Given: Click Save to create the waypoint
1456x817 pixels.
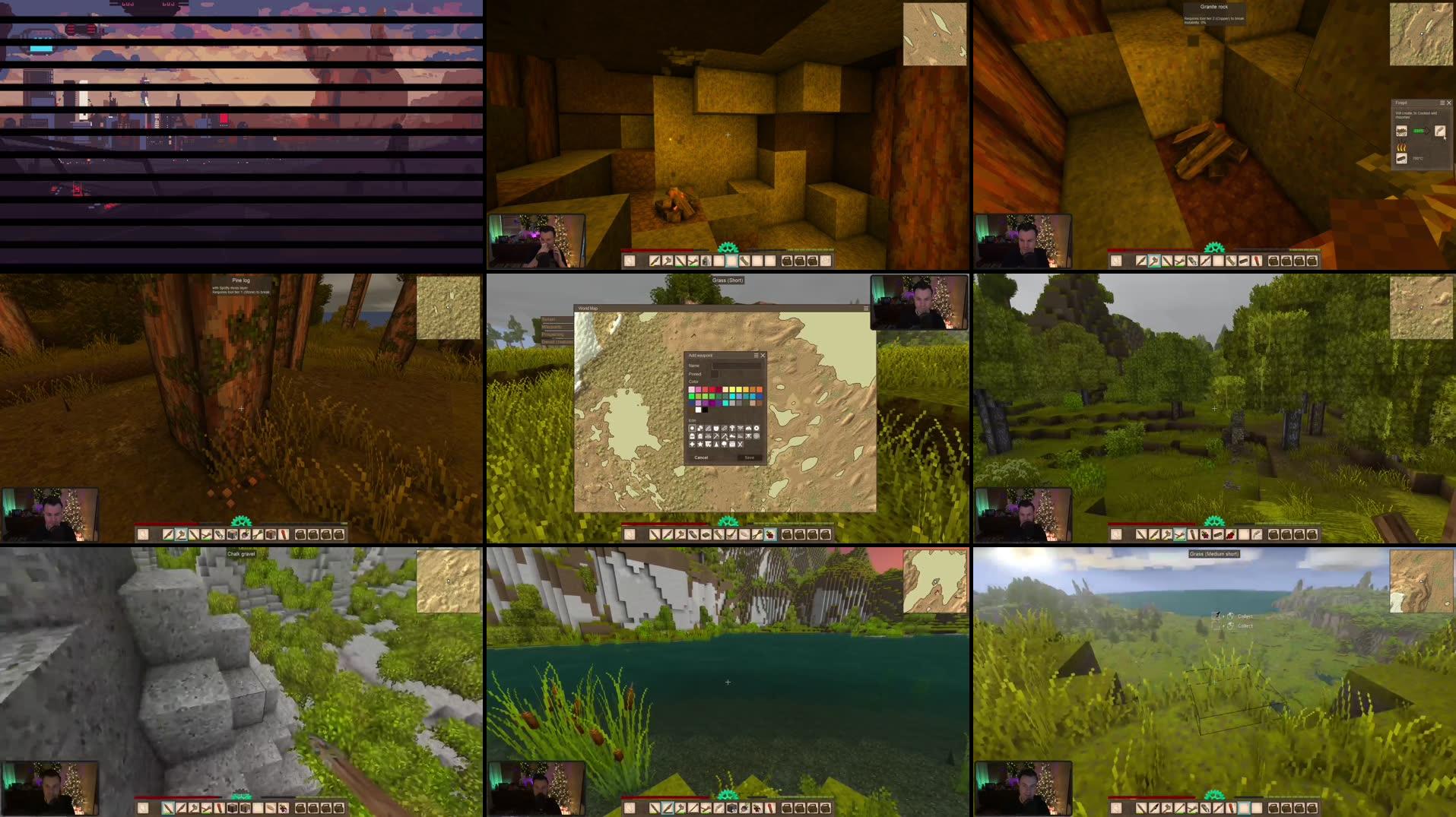Looking at the screenshot, I should [x=749, y=458].
